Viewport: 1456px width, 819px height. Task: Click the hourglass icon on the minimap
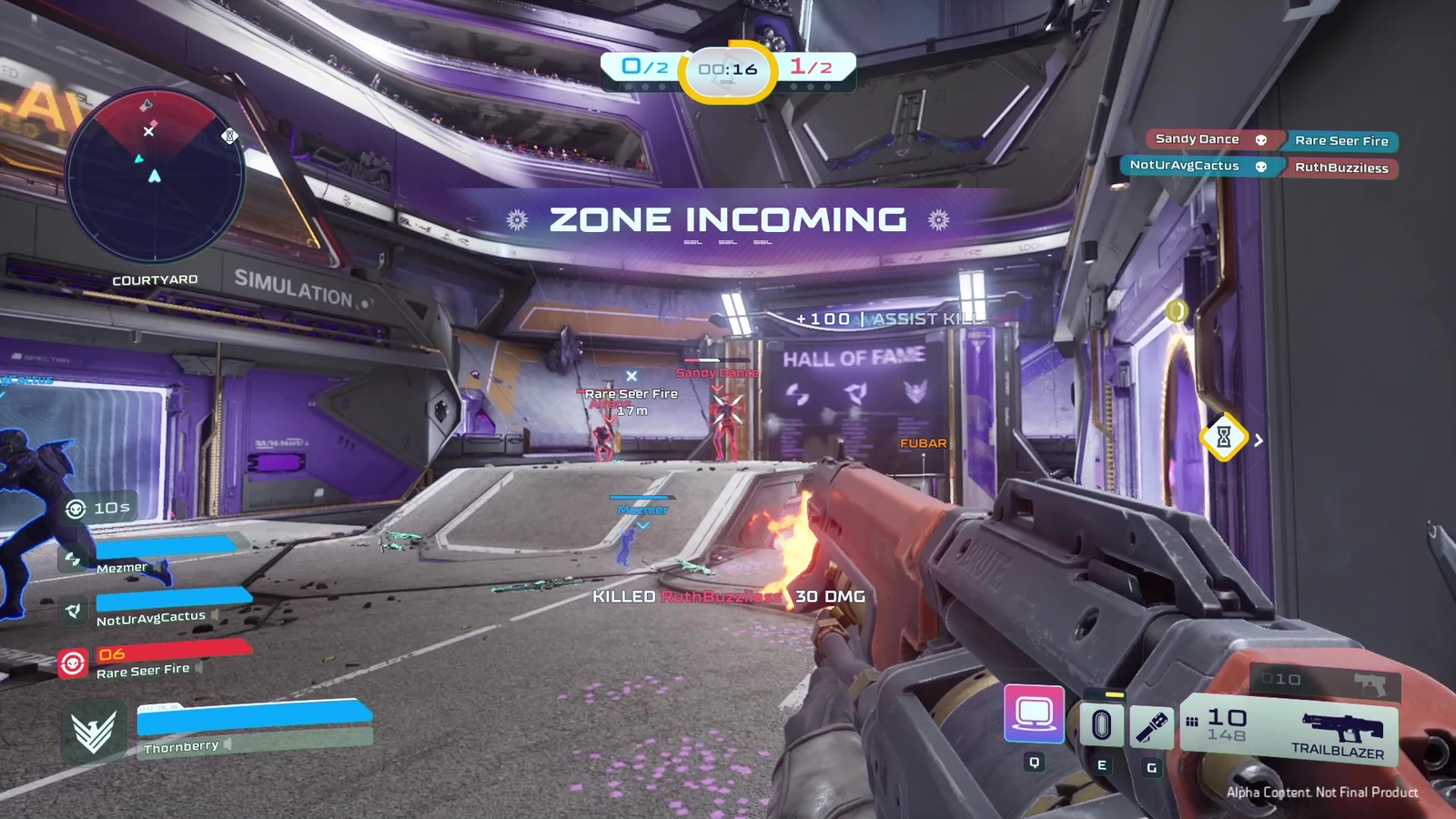coord(227,136)
